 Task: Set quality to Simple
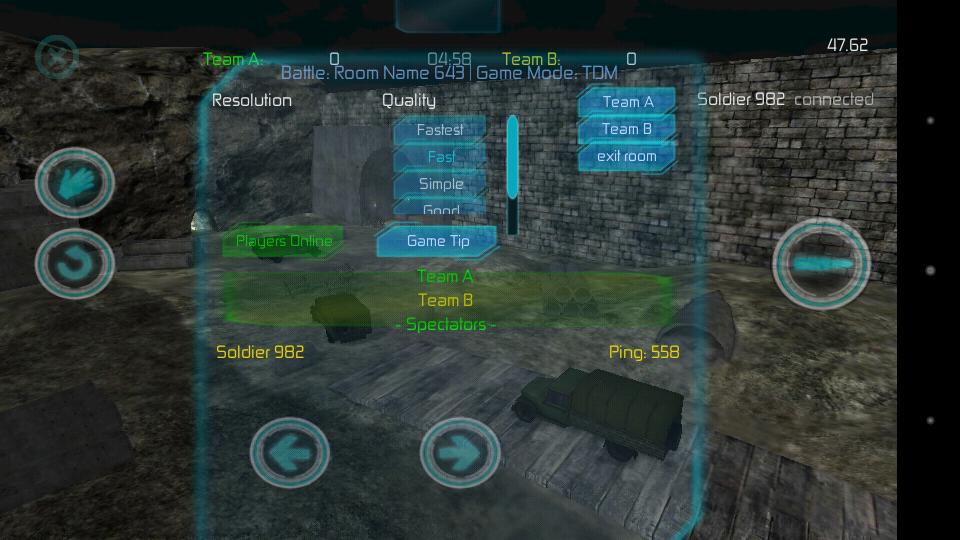pyautogui.click(x=440, y=184)
